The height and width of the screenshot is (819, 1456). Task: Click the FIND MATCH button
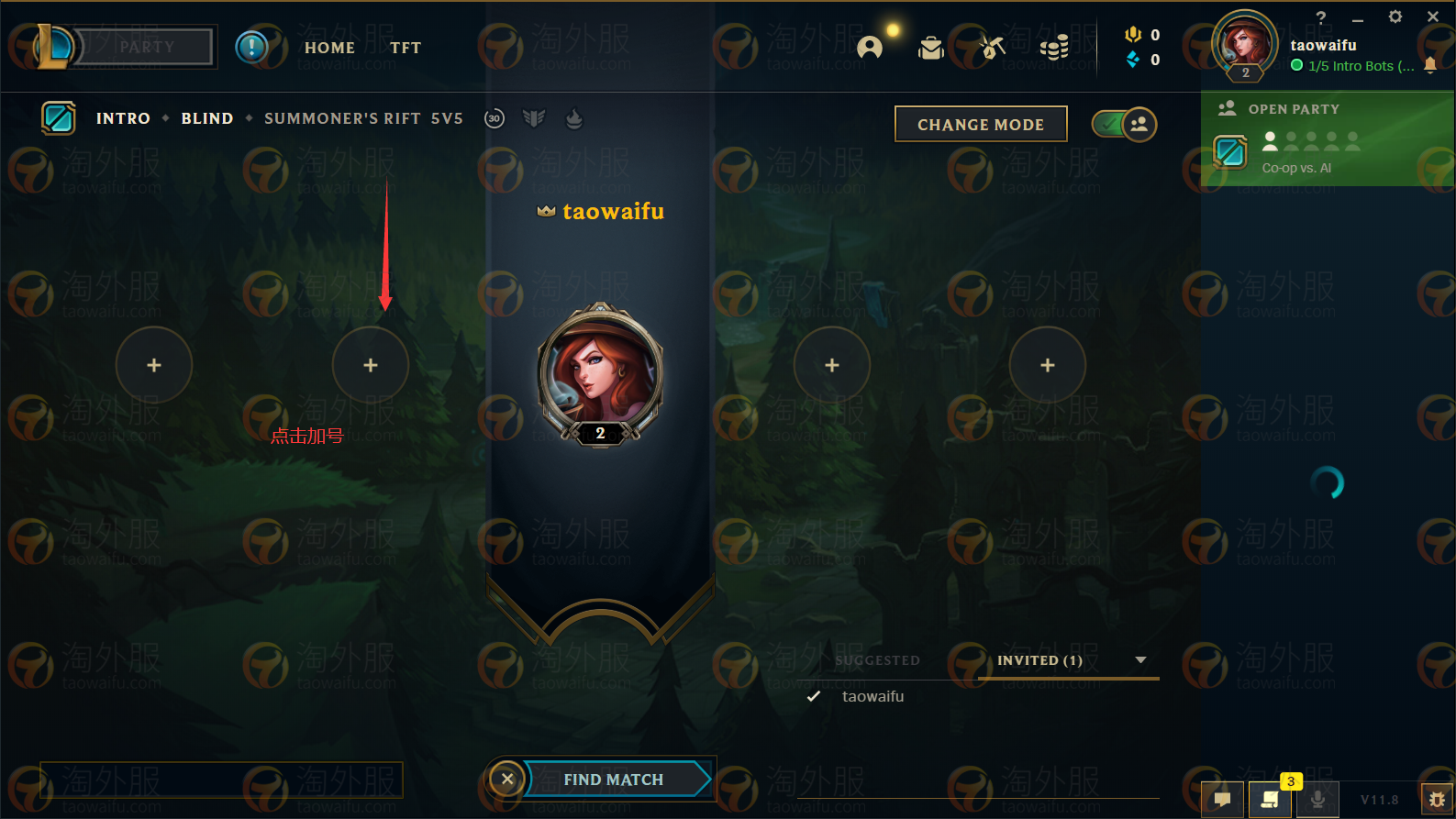pos(613,779)
